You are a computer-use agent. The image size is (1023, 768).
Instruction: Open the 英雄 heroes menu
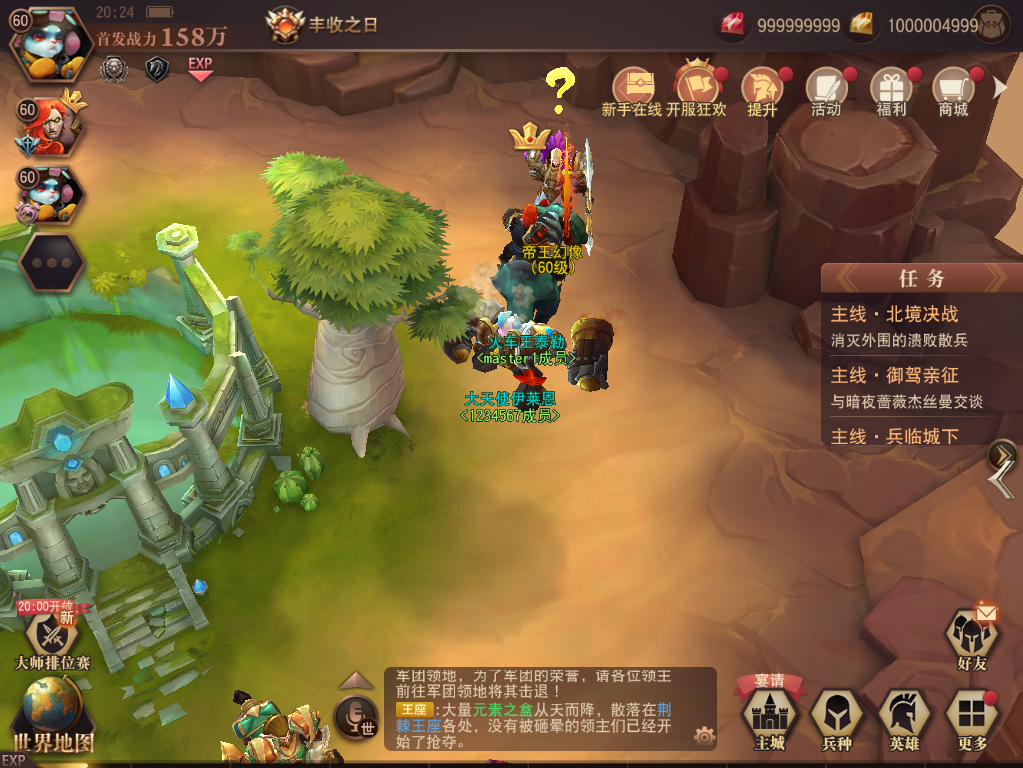(x=904, y=718)
